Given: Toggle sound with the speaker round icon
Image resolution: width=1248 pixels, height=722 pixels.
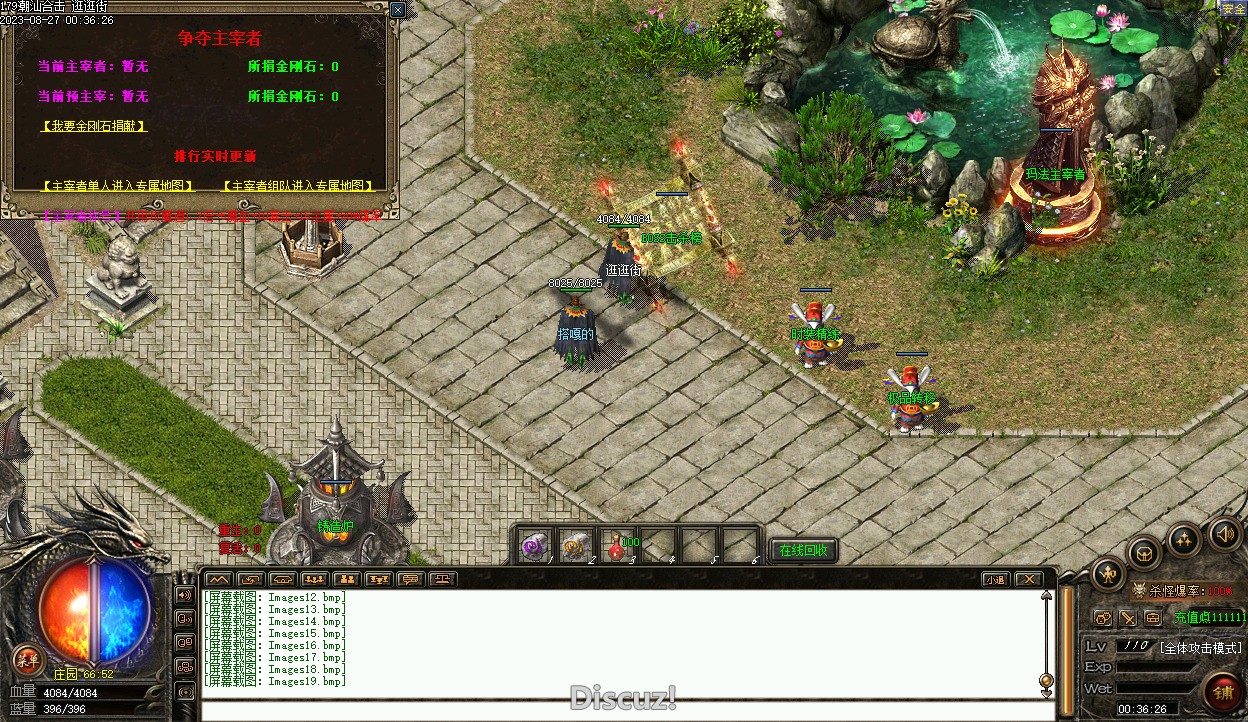Looking at the screenshot, I should (x=1225, y=533).
